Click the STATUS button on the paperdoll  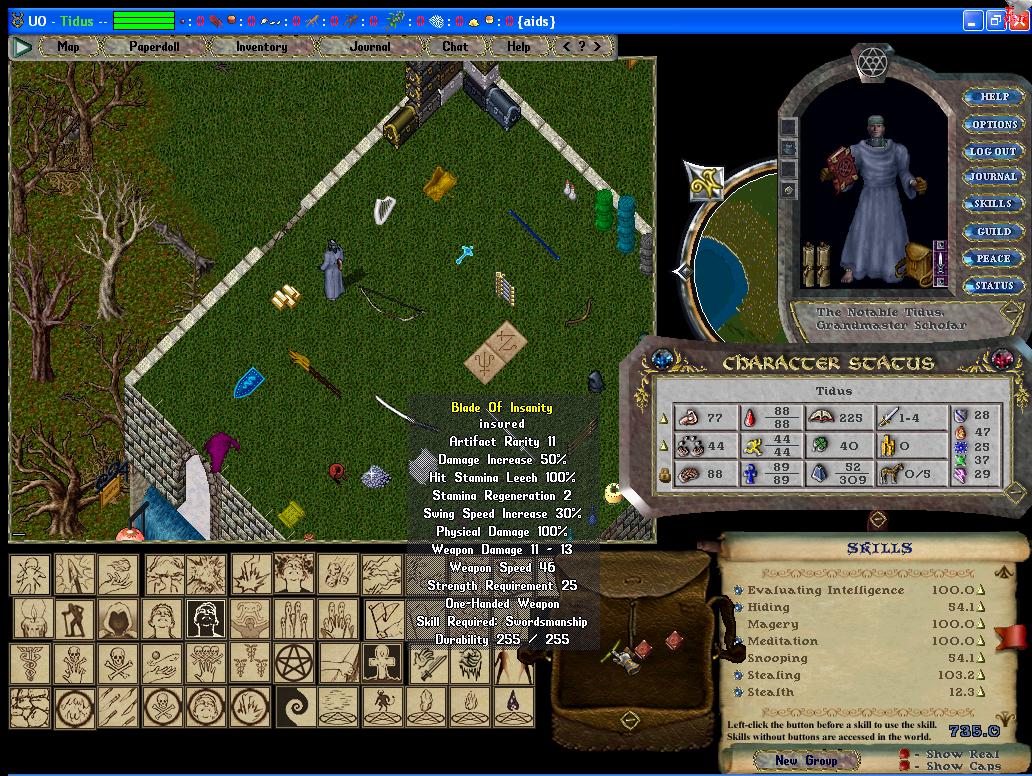click(993, 286)
